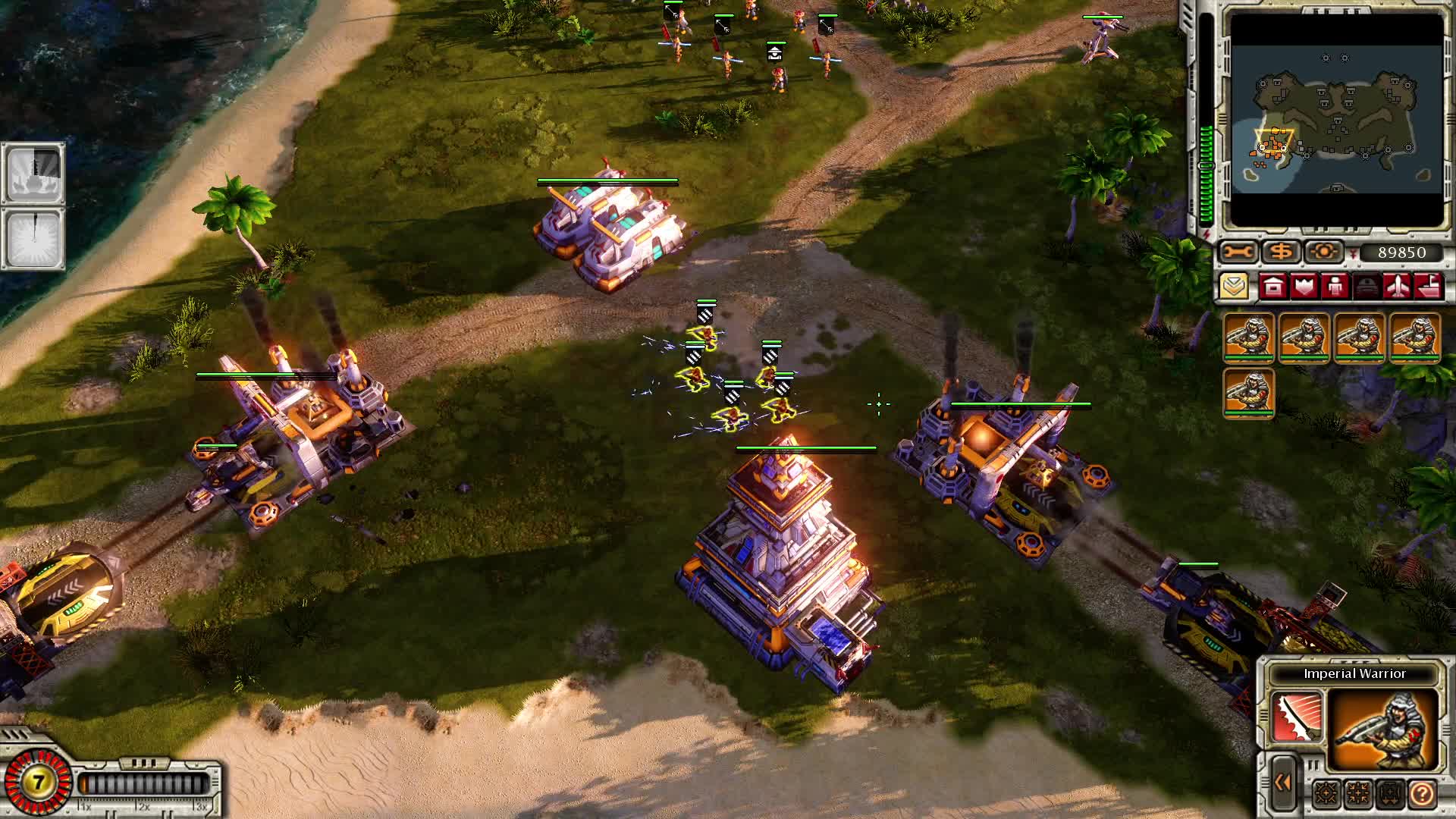Open the structures production tab icon

pos(1272,287)
